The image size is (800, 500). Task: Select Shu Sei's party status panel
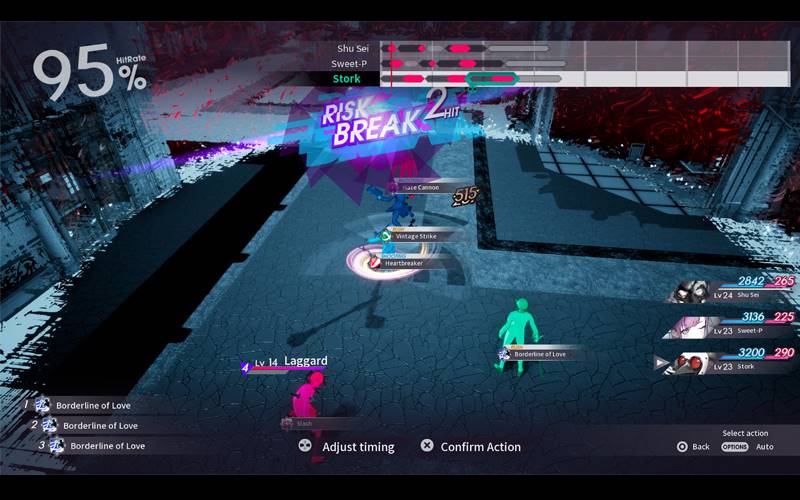point(730,289)
